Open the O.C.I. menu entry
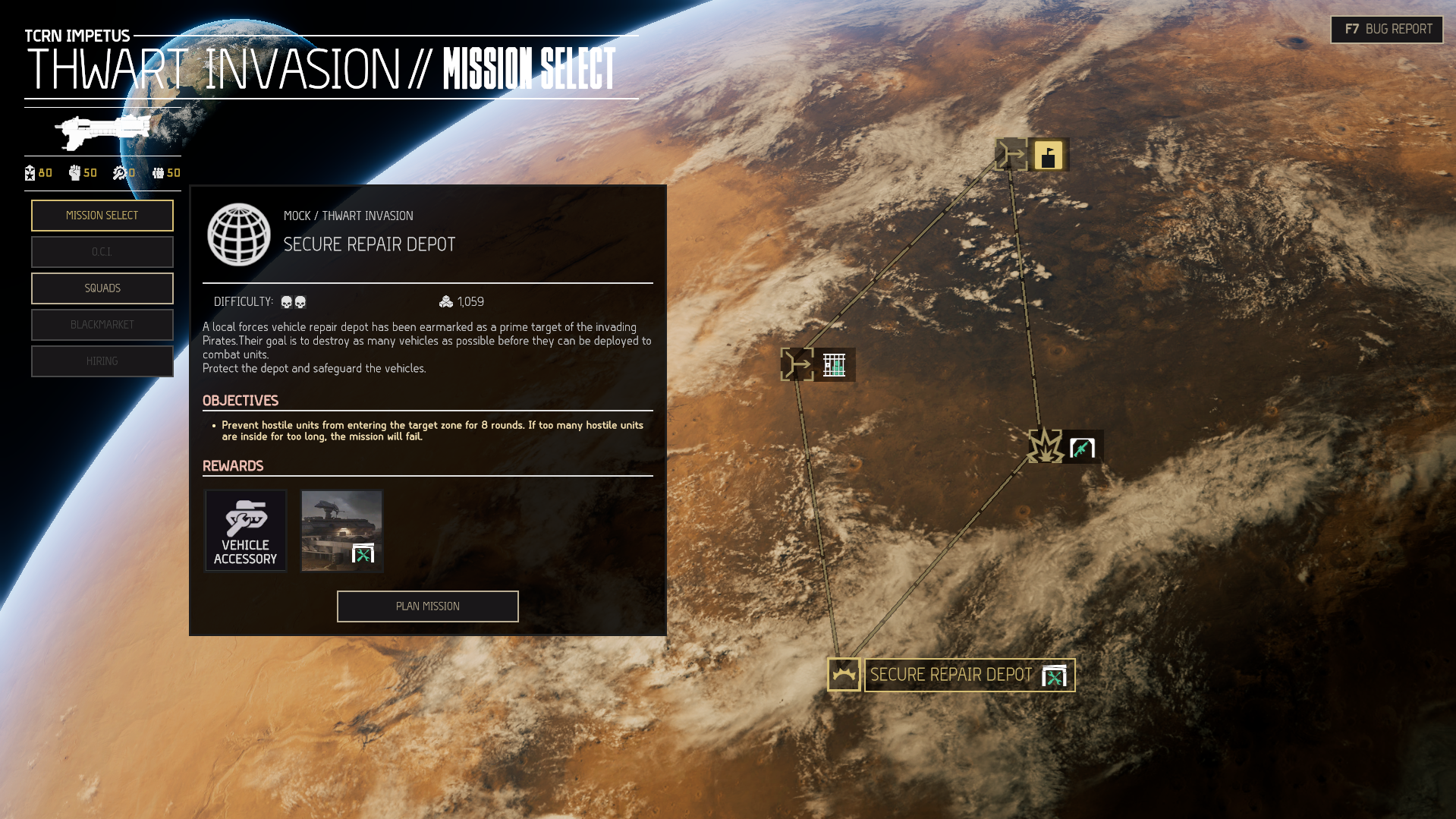 (x=102, y=252)
